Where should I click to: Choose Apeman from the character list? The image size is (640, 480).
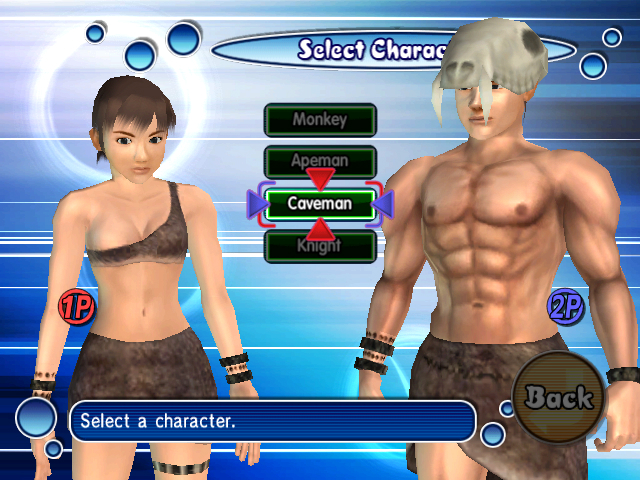(x=319, y=160)
